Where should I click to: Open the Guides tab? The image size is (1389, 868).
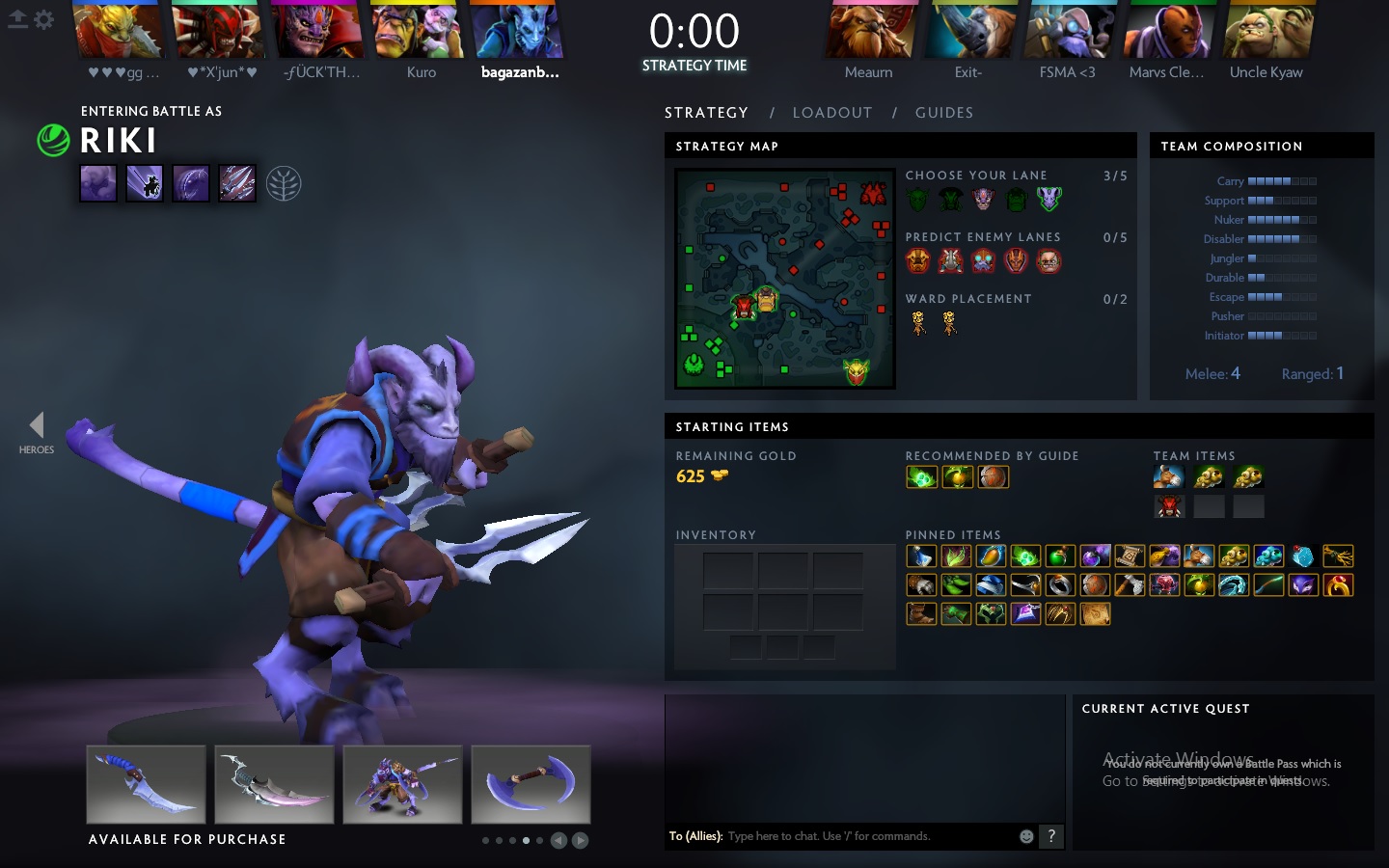click(943, 113)
